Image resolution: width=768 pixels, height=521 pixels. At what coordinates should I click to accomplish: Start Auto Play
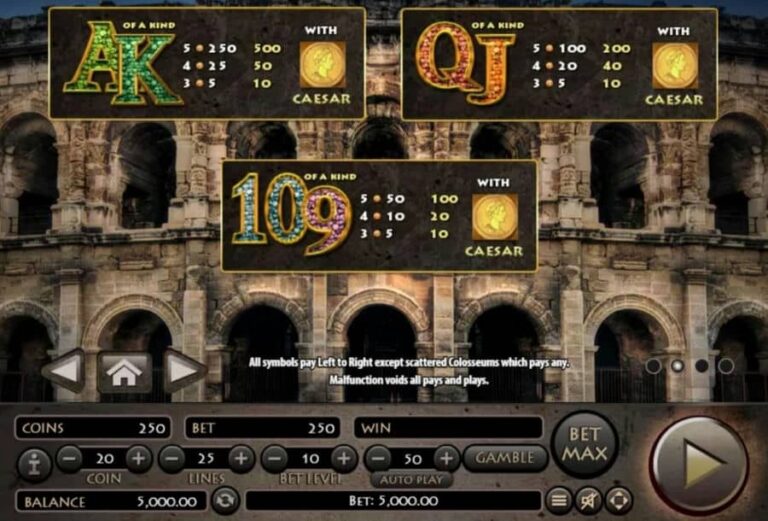coord(411,479)
